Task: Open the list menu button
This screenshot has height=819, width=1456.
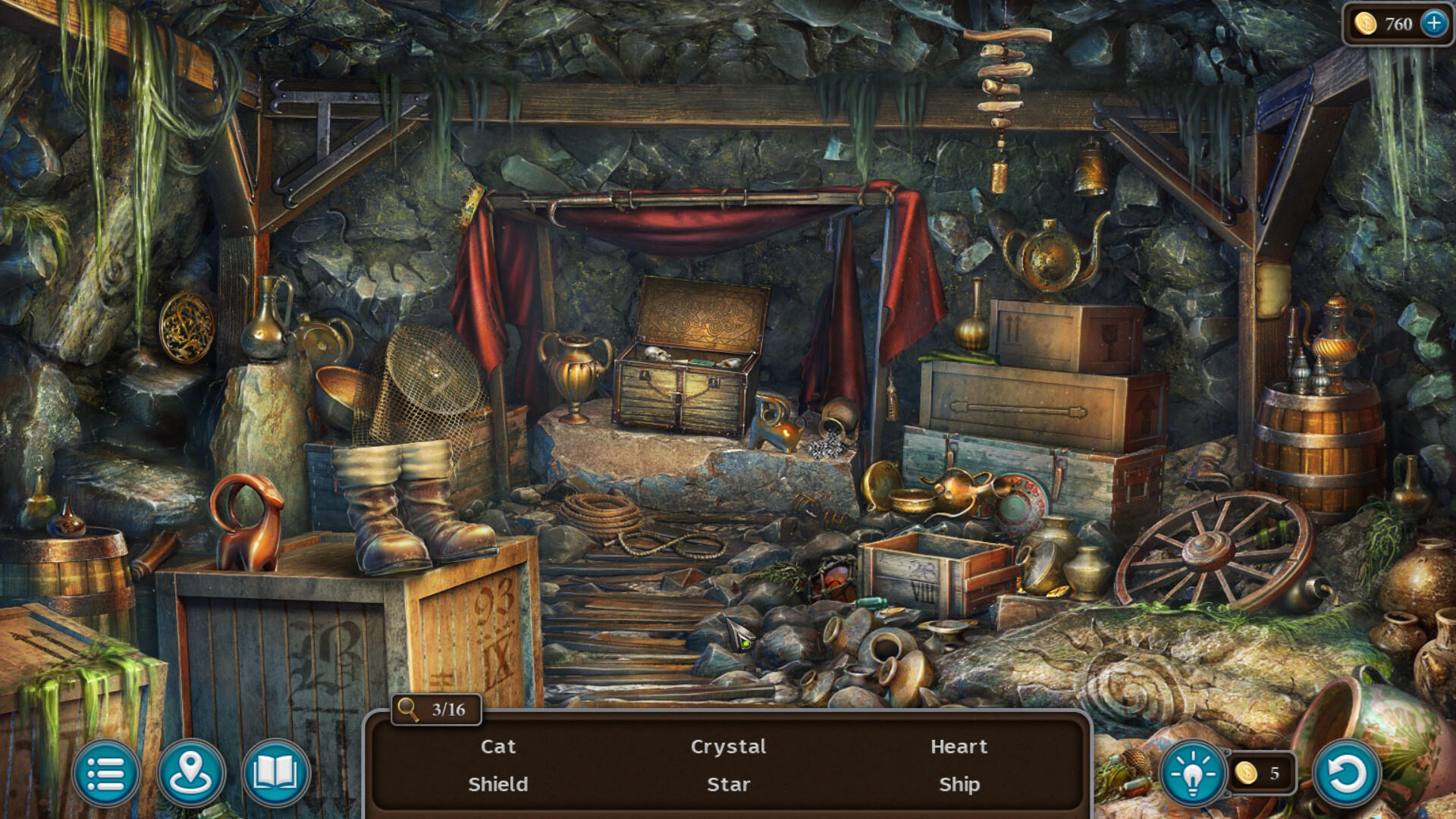Action: click(x=106, y=773)
